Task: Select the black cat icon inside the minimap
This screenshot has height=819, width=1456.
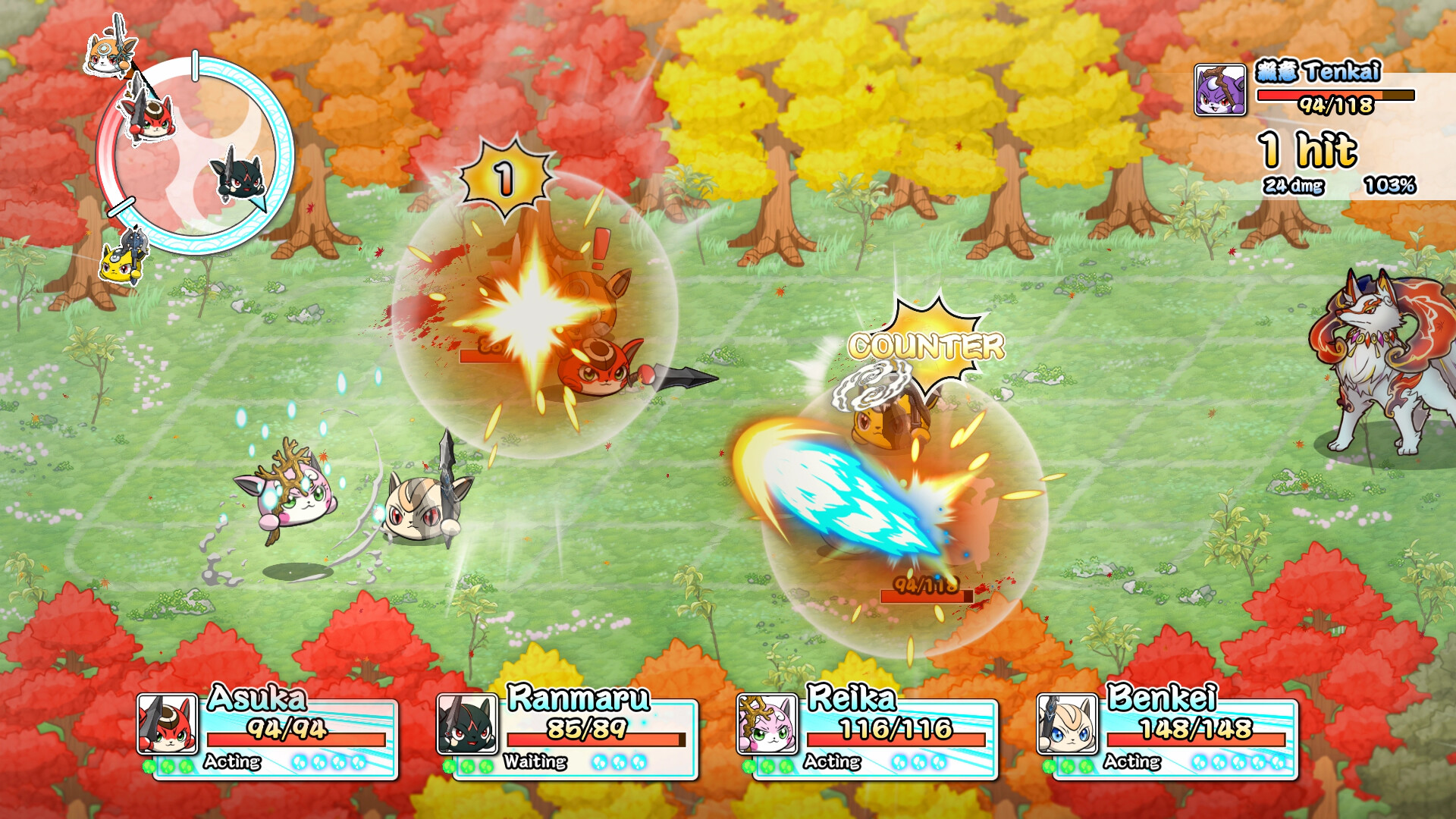Action: tap(240, 180)
